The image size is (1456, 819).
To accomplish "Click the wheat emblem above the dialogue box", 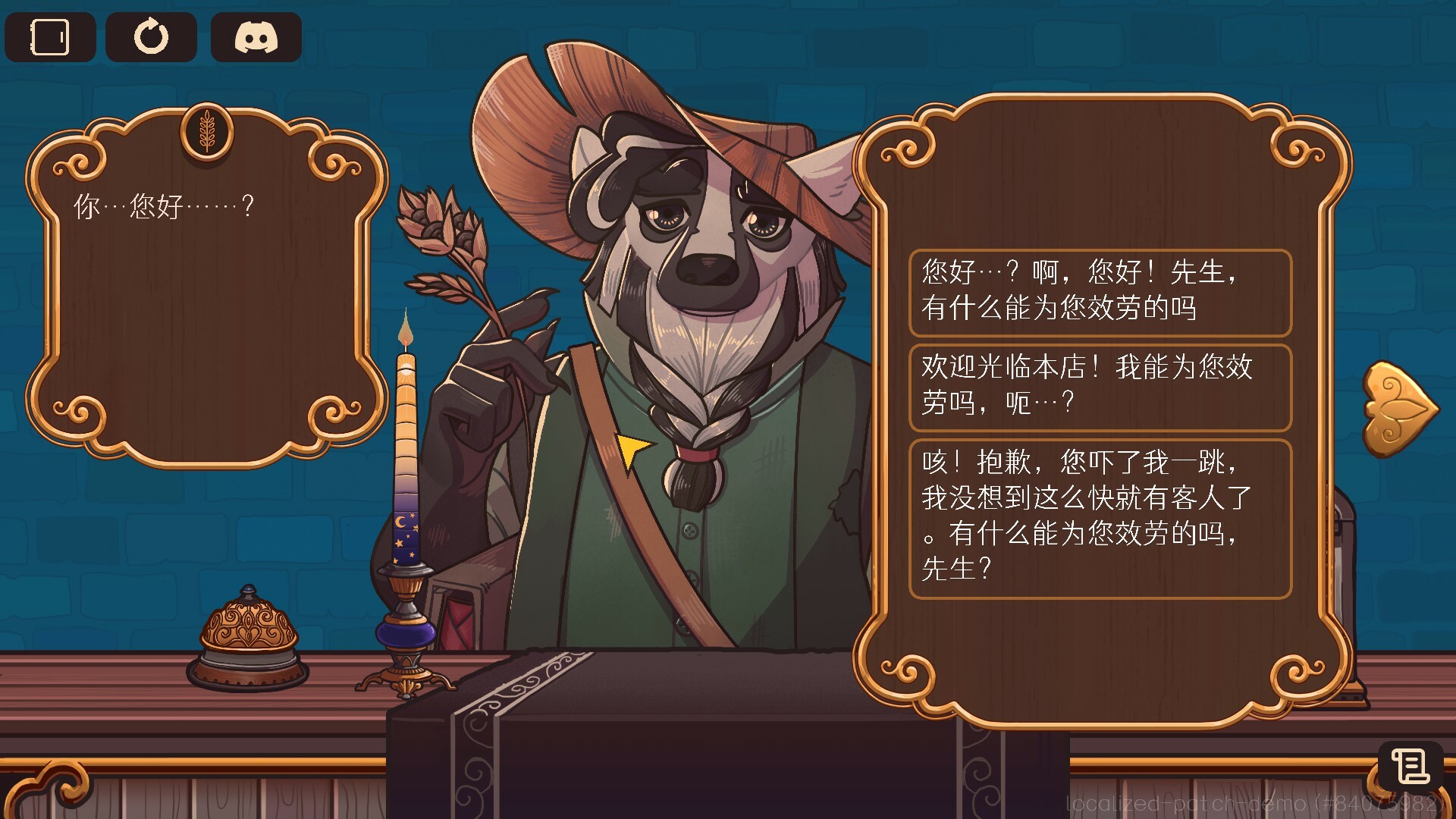I will point(206,132).
